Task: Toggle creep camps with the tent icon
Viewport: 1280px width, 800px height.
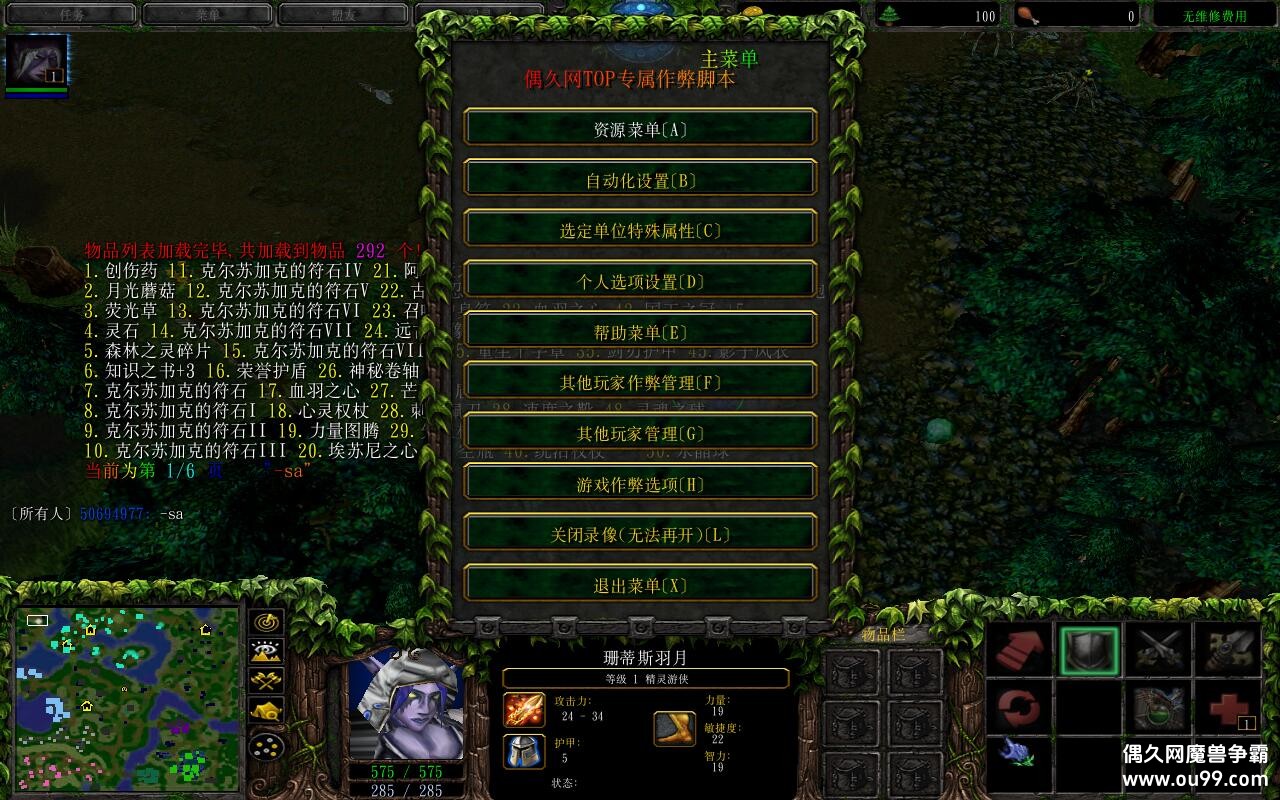Action: 266,709
